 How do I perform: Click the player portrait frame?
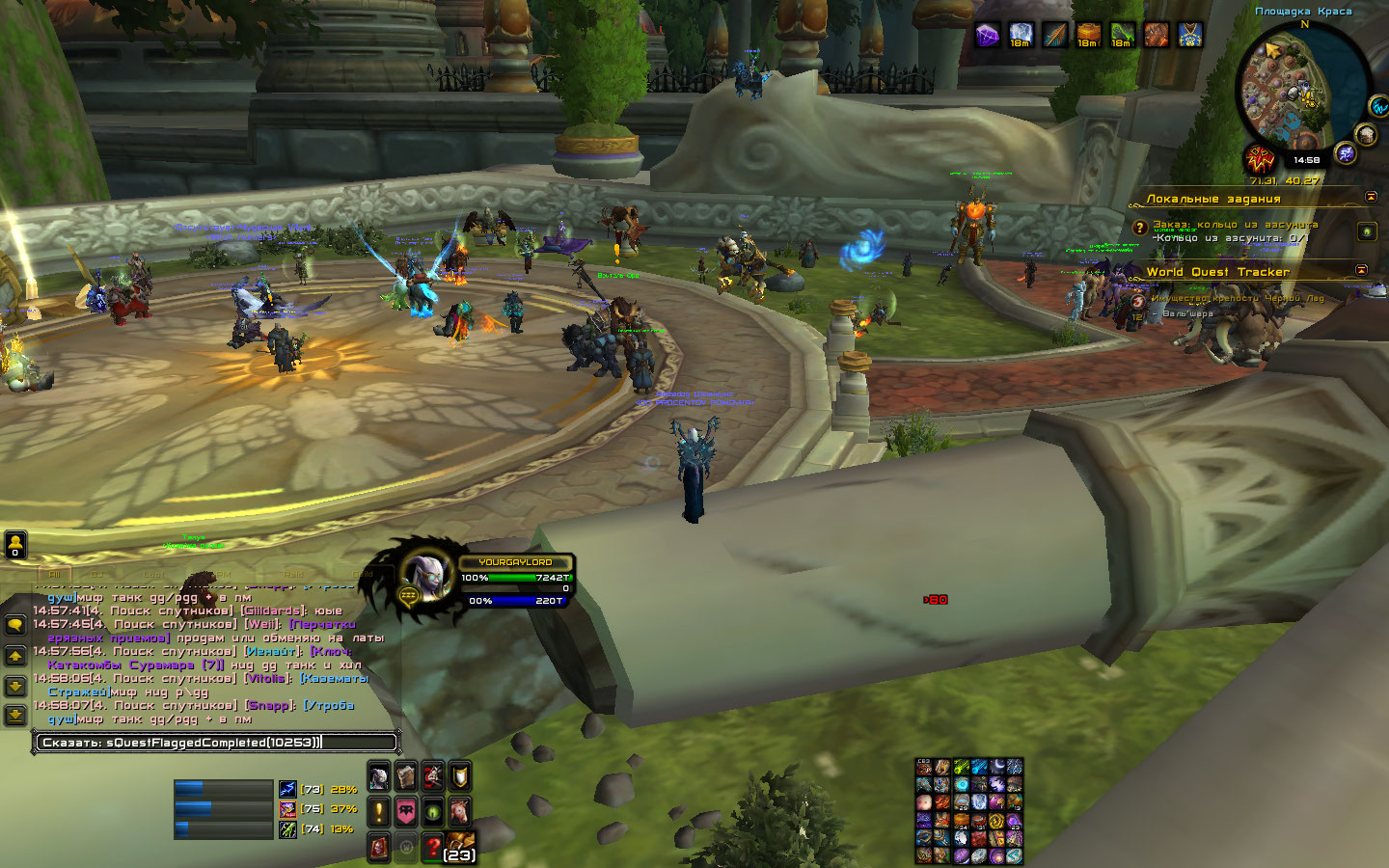pyautogui.click(x=425, y=579)
